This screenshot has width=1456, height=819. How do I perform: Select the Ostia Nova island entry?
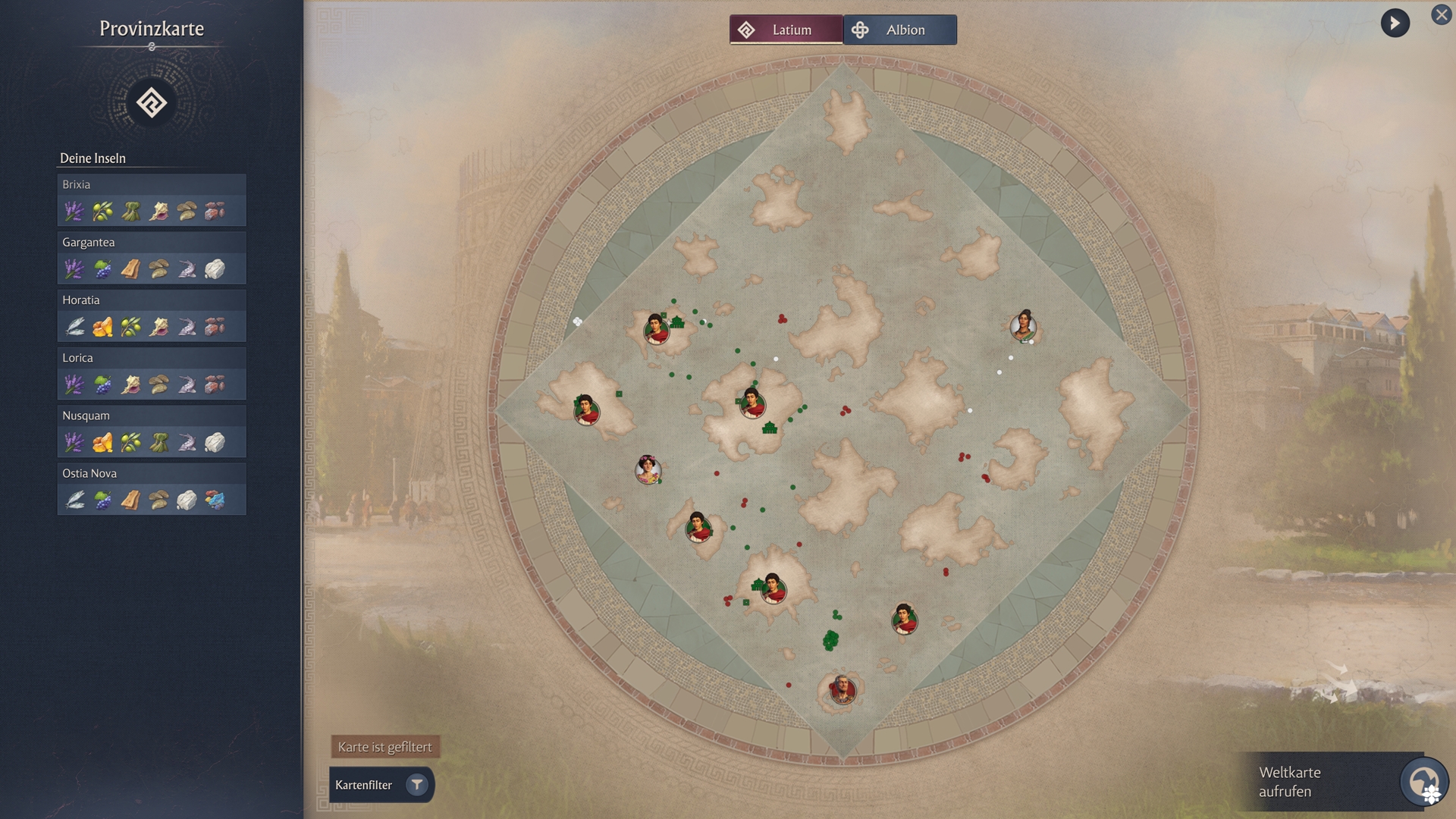(x=152, y=488)
